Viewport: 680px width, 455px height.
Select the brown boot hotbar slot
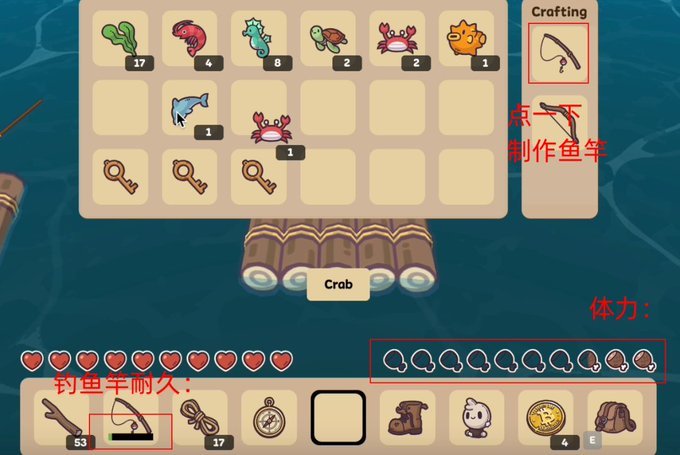[x=407, y=417]
